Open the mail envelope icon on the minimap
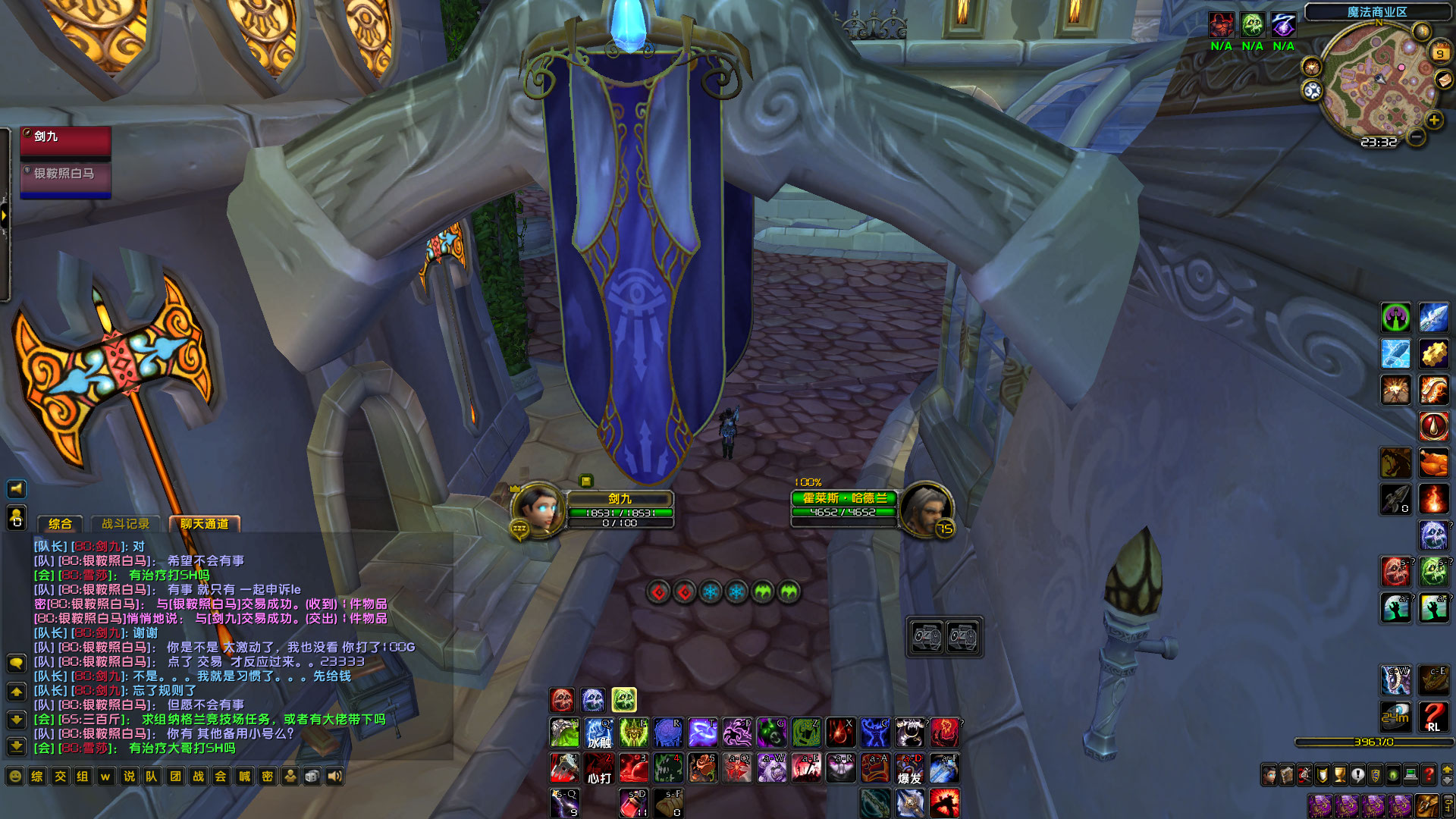 (x=1445, y=80)
